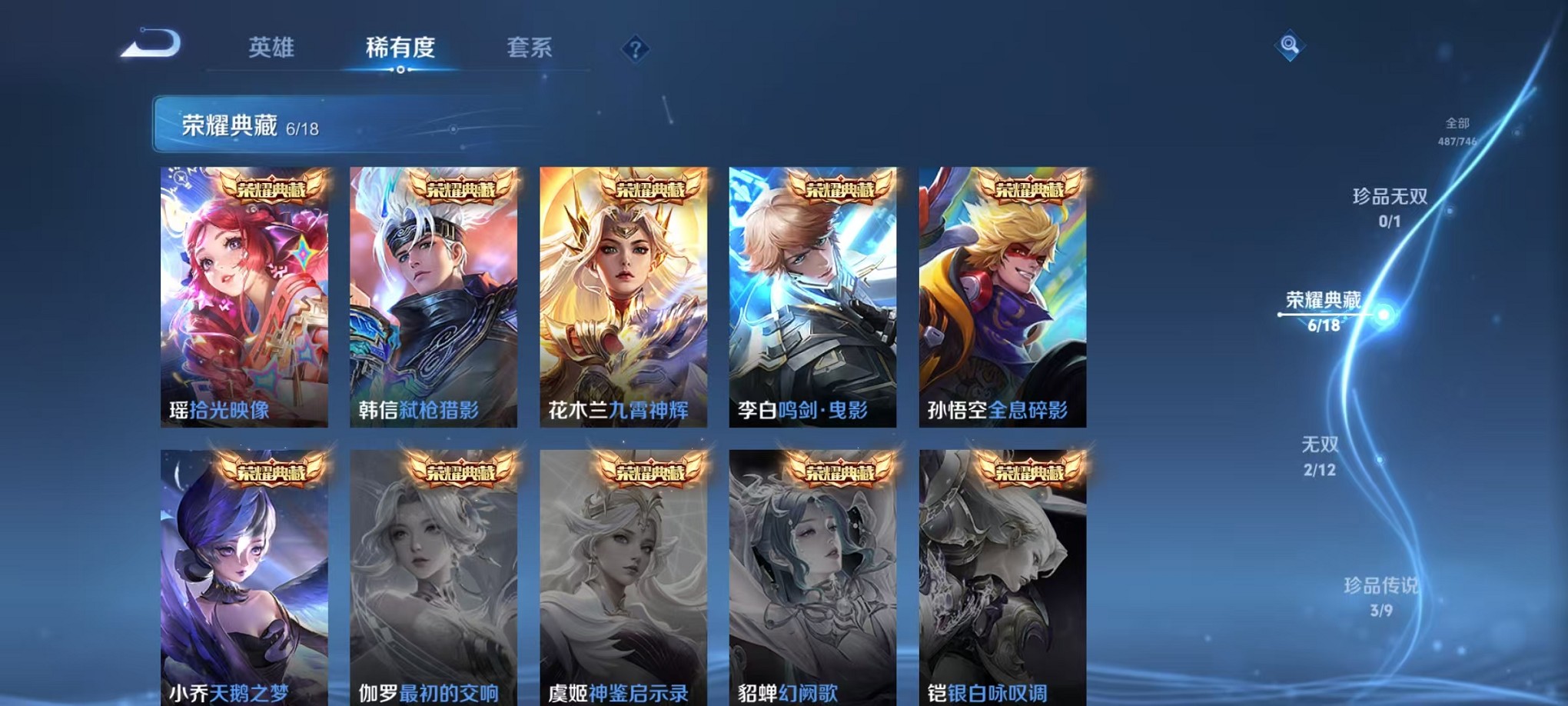Image resolution: width=1568 pixels, height=706 pixels.
Task: Switch to the 套系 tab
Action: [529, 47]
